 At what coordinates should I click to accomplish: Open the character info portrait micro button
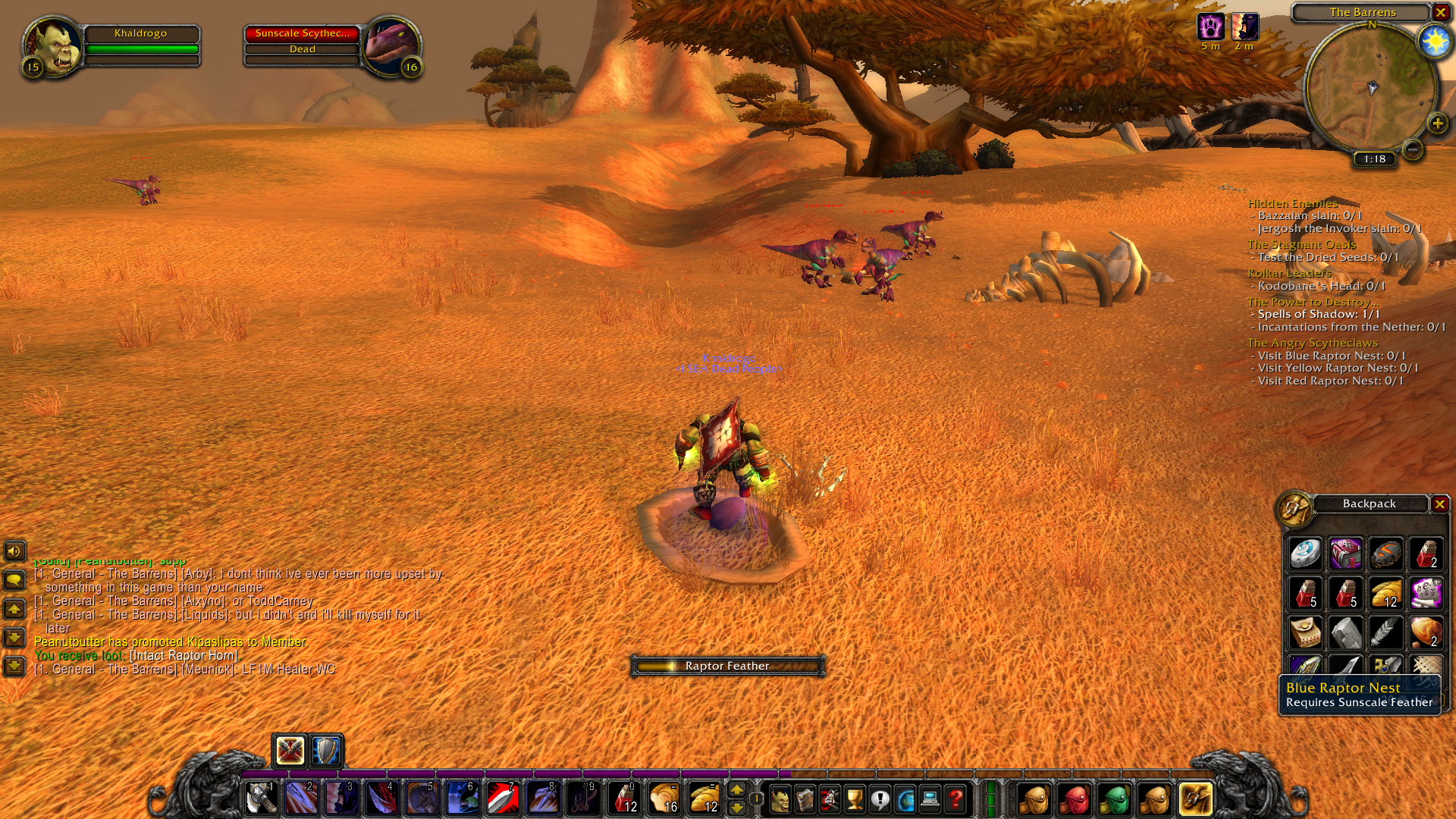coord(780,799)
